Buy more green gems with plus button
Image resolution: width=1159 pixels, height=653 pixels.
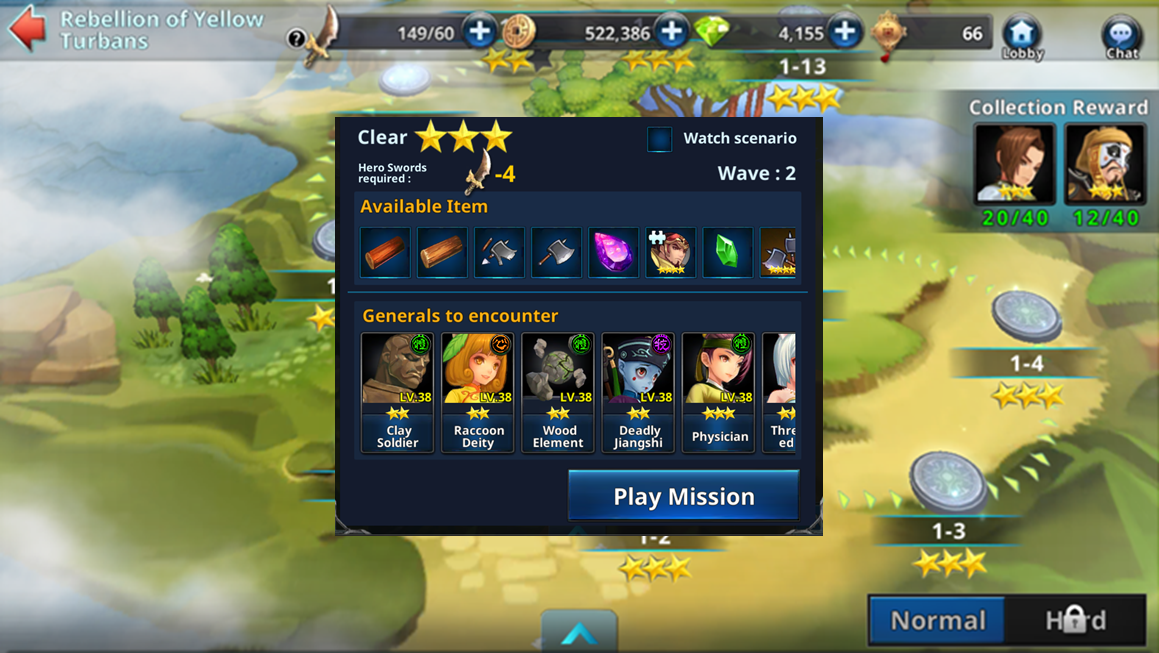point(845,32)
